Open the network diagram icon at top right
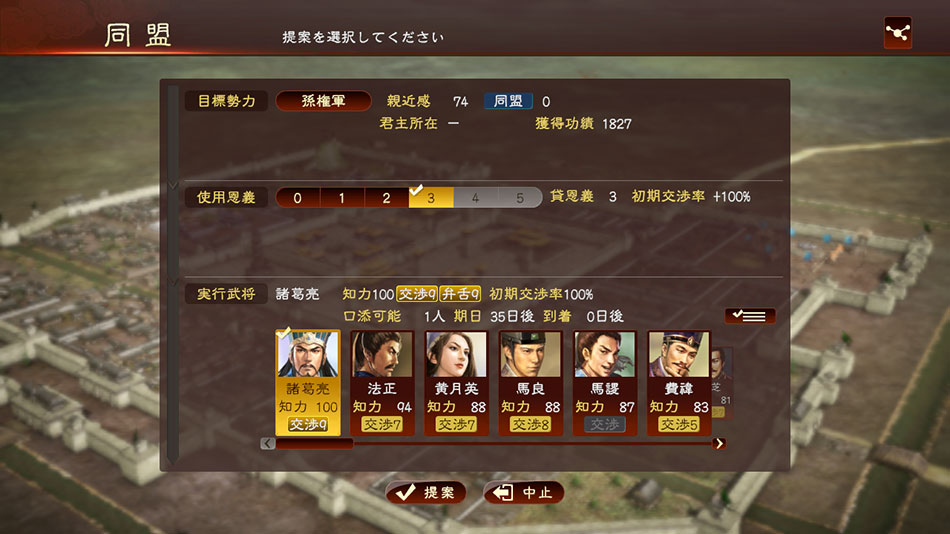Screen dimensions: 950x534 pyautogui.click(x=898, y=33)
